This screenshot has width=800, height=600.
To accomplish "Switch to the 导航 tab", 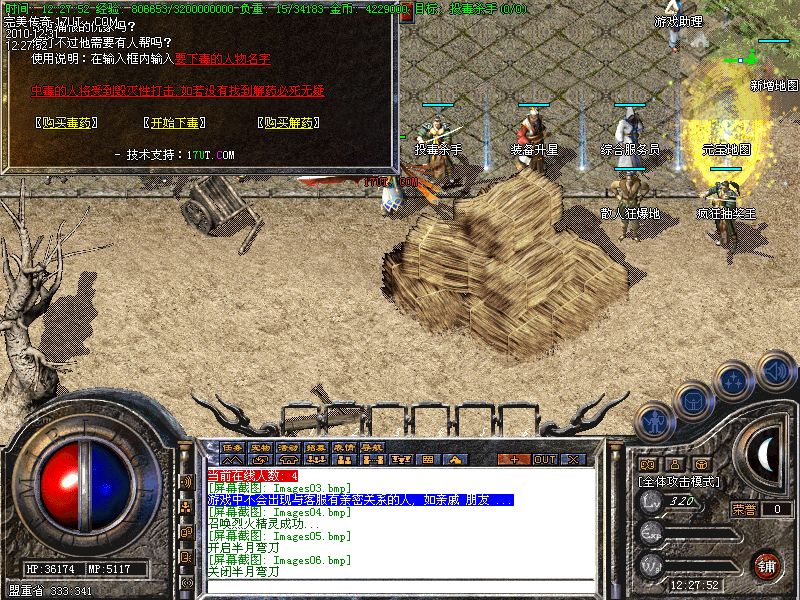I will tap(373, 447).
